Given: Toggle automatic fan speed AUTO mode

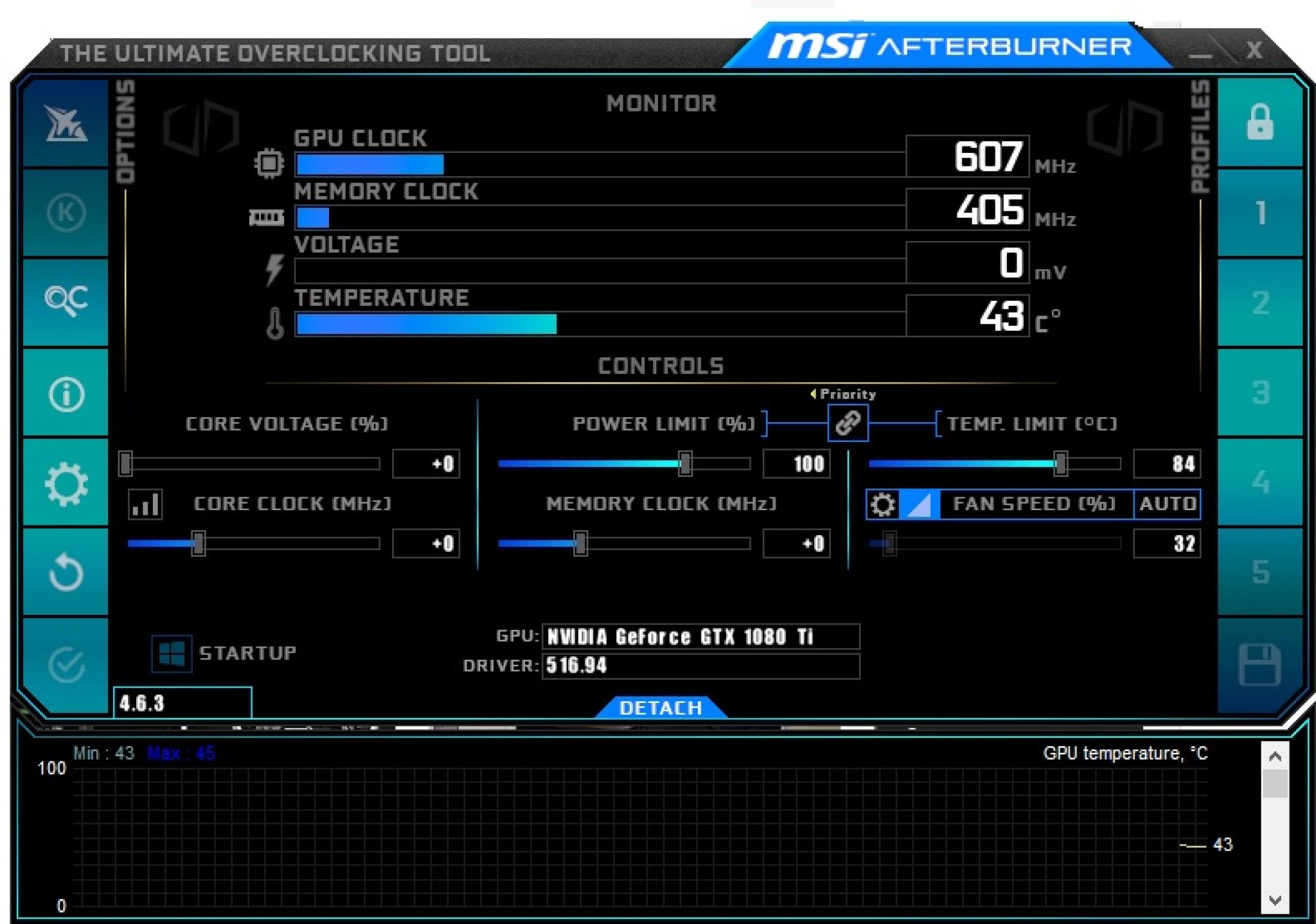Looking at the screenshot, I should tap(1169, 504).
